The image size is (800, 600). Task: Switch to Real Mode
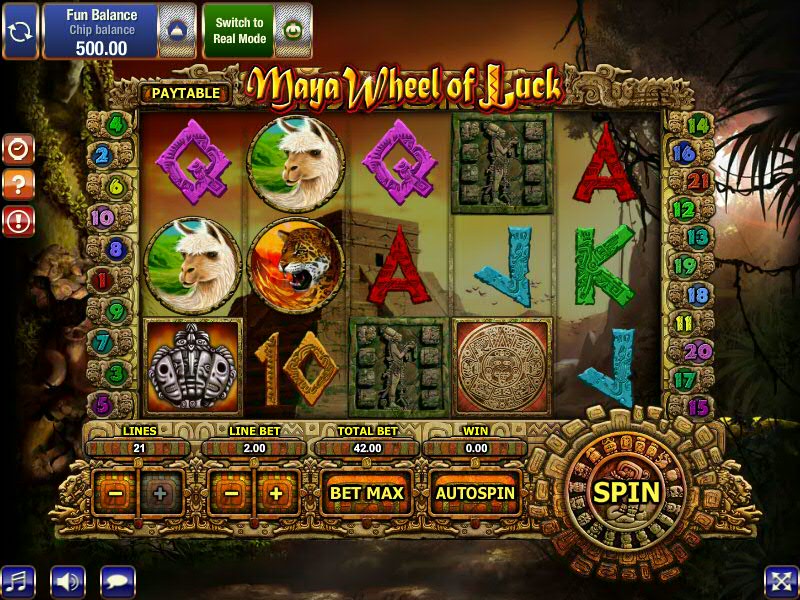point(238,30)
